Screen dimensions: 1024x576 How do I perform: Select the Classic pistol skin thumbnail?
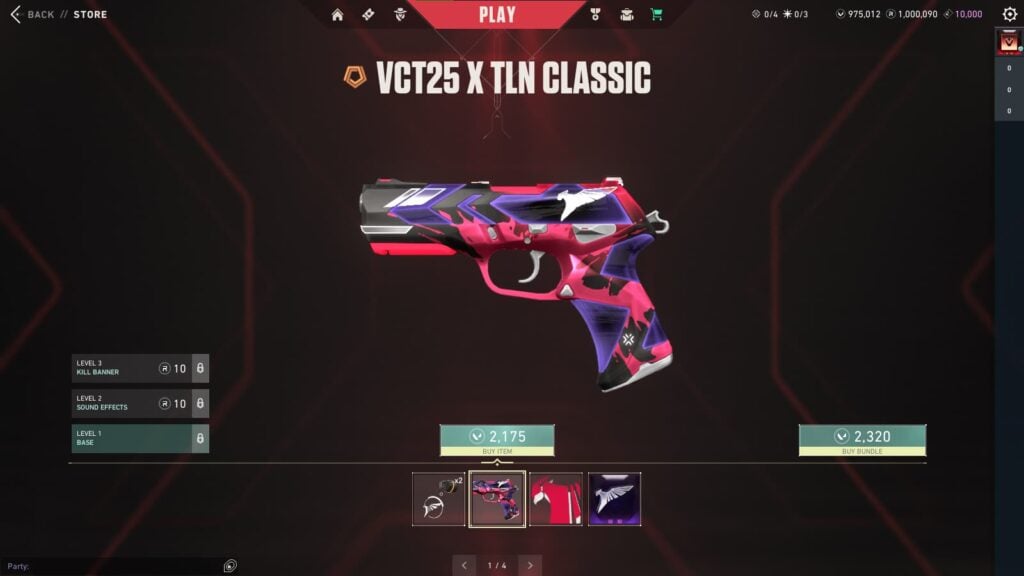pos(498,499)
